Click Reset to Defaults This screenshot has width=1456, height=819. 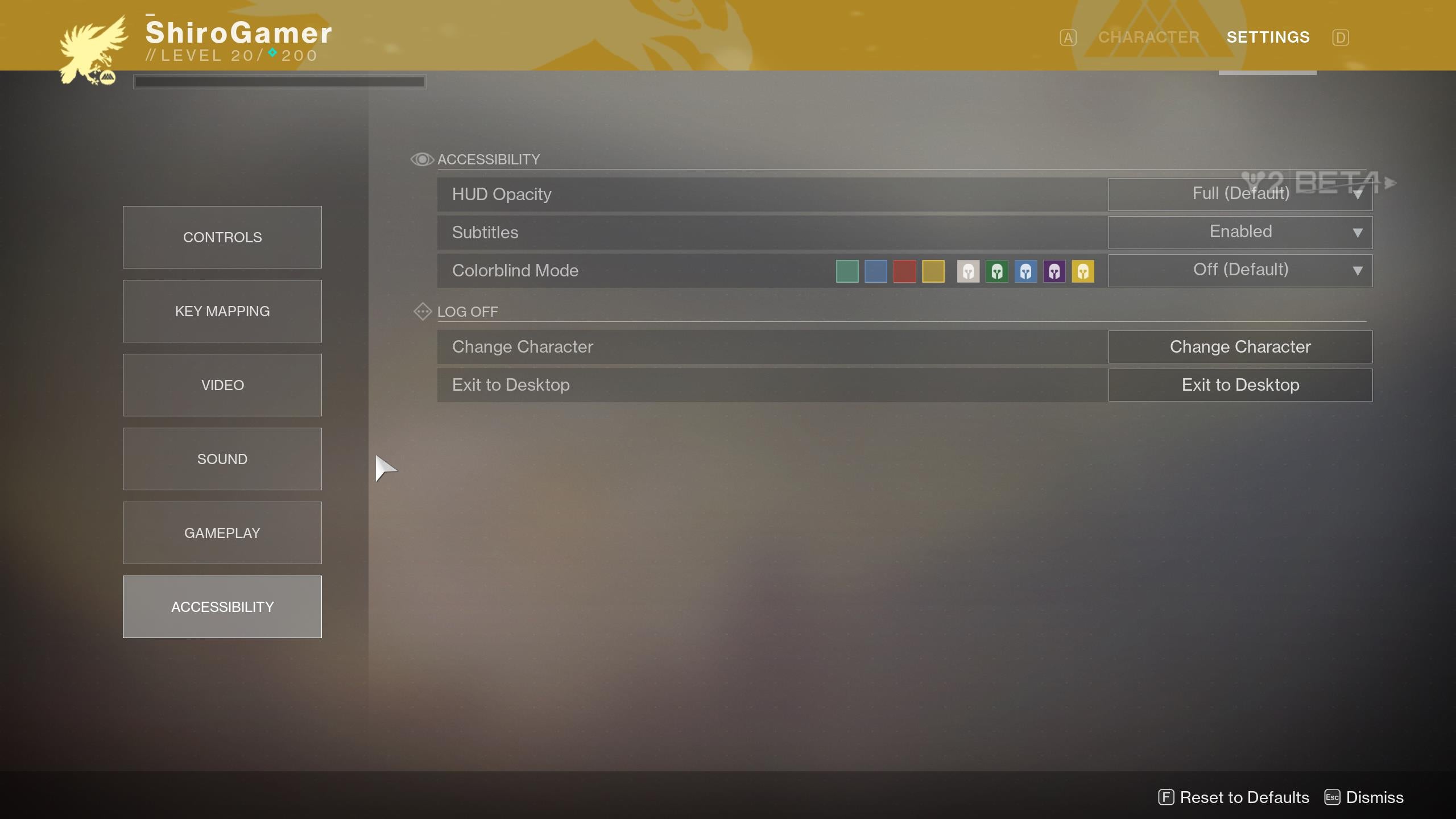pyautogui.click(x=1243, y=797)
